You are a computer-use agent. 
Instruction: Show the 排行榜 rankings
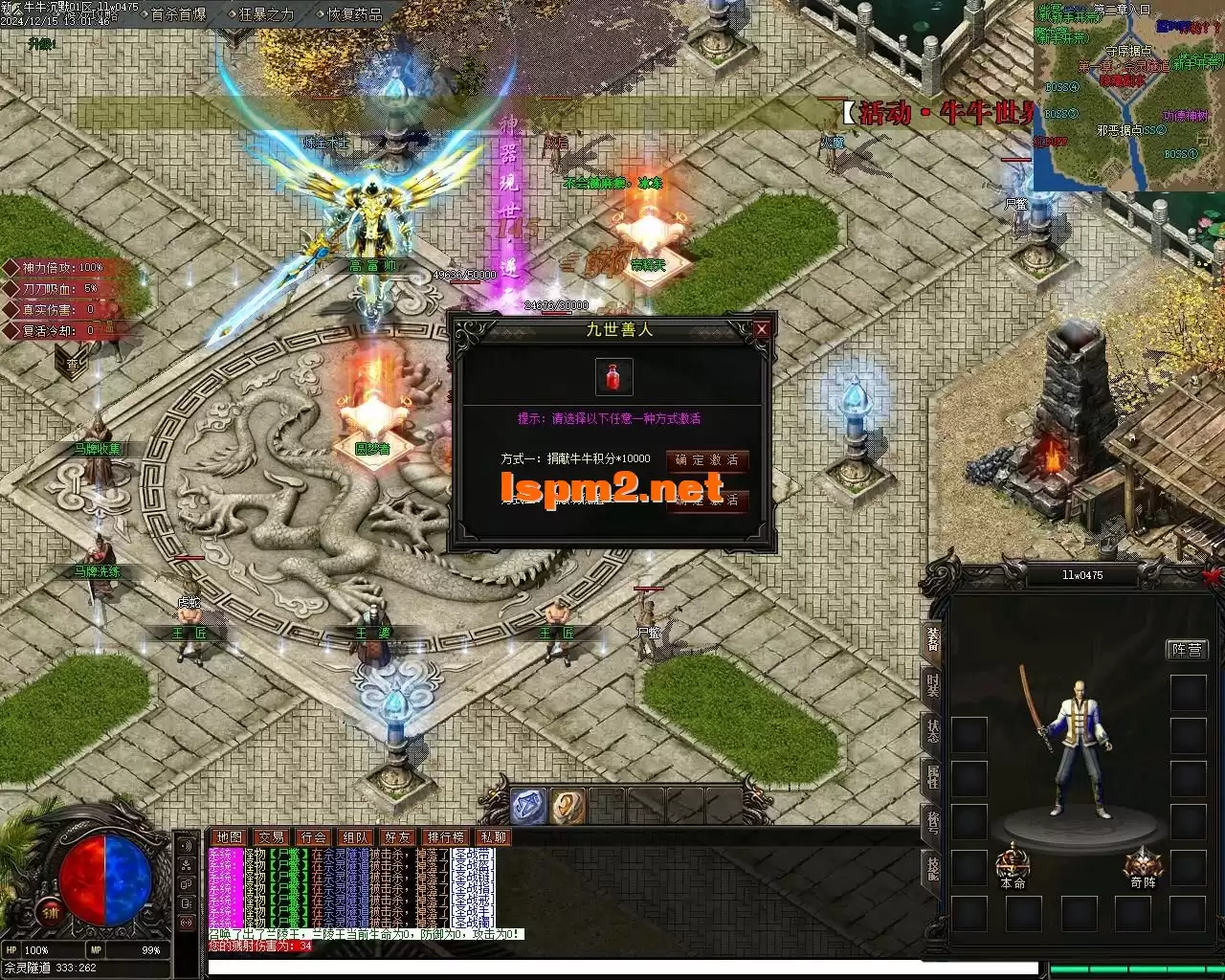445,837
